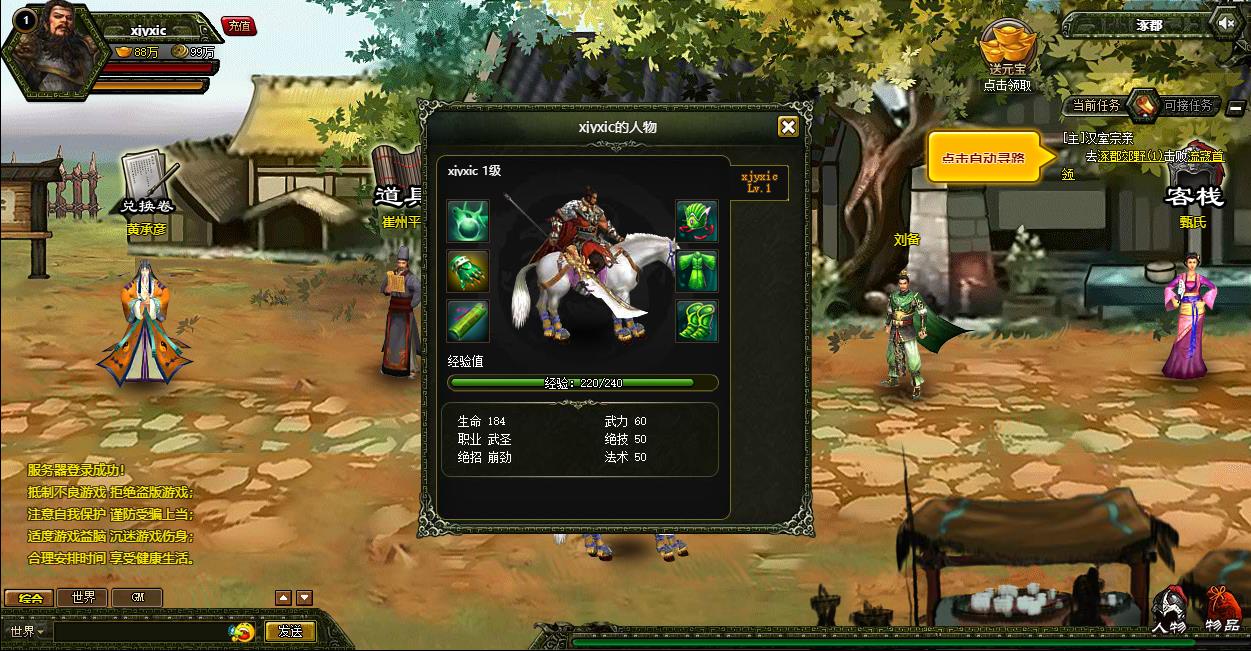
Task: Switch chat to the 综合 tab
Action: point(30,598)
